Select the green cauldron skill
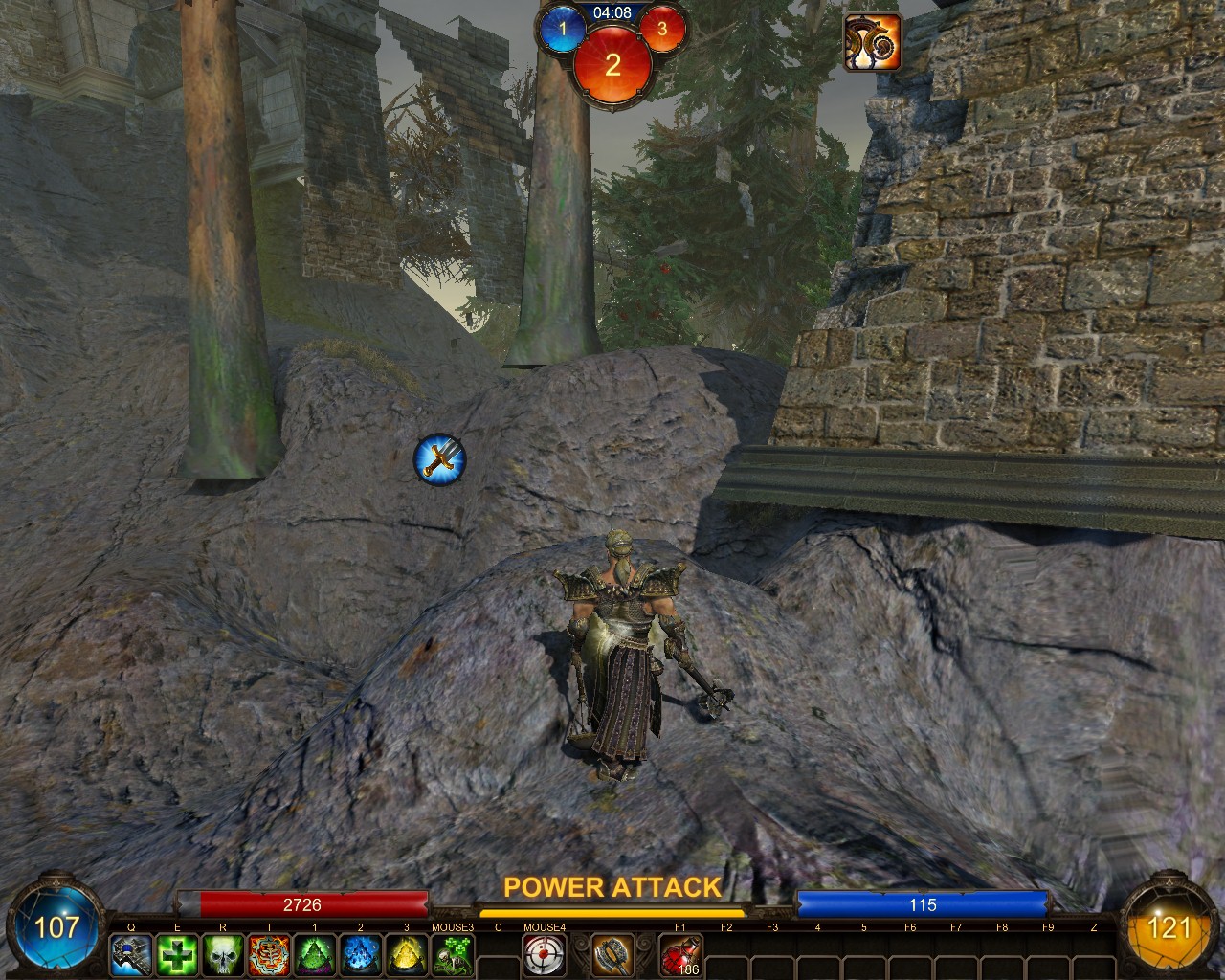 [x=315, y=954]
